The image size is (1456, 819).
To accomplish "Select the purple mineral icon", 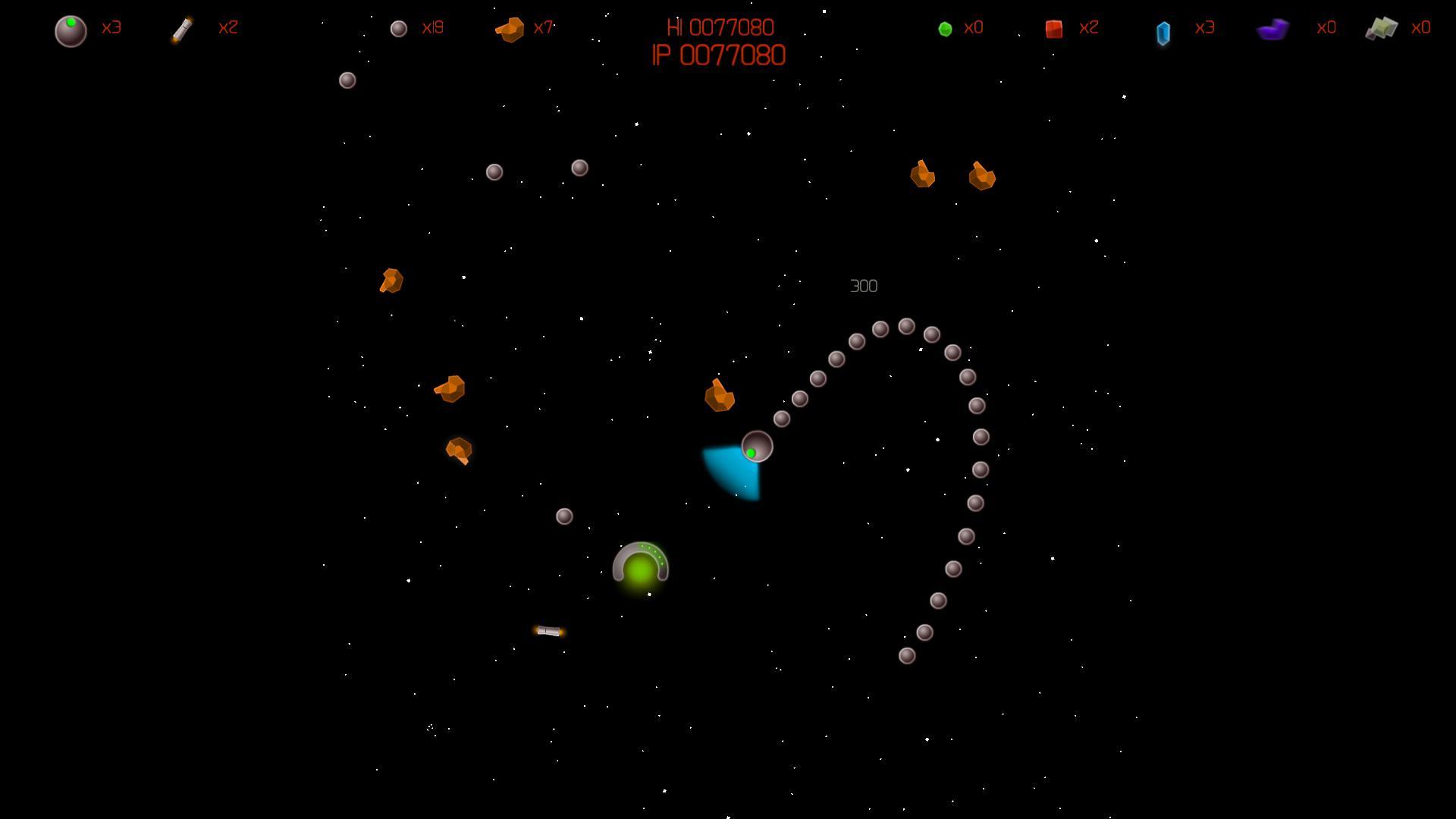I will click(1272, 30).
